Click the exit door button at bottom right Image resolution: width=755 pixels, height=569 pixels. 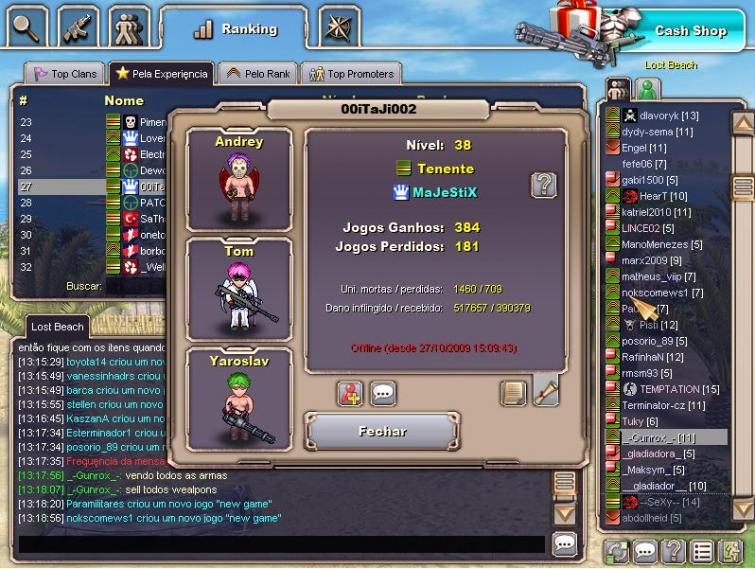732,551
